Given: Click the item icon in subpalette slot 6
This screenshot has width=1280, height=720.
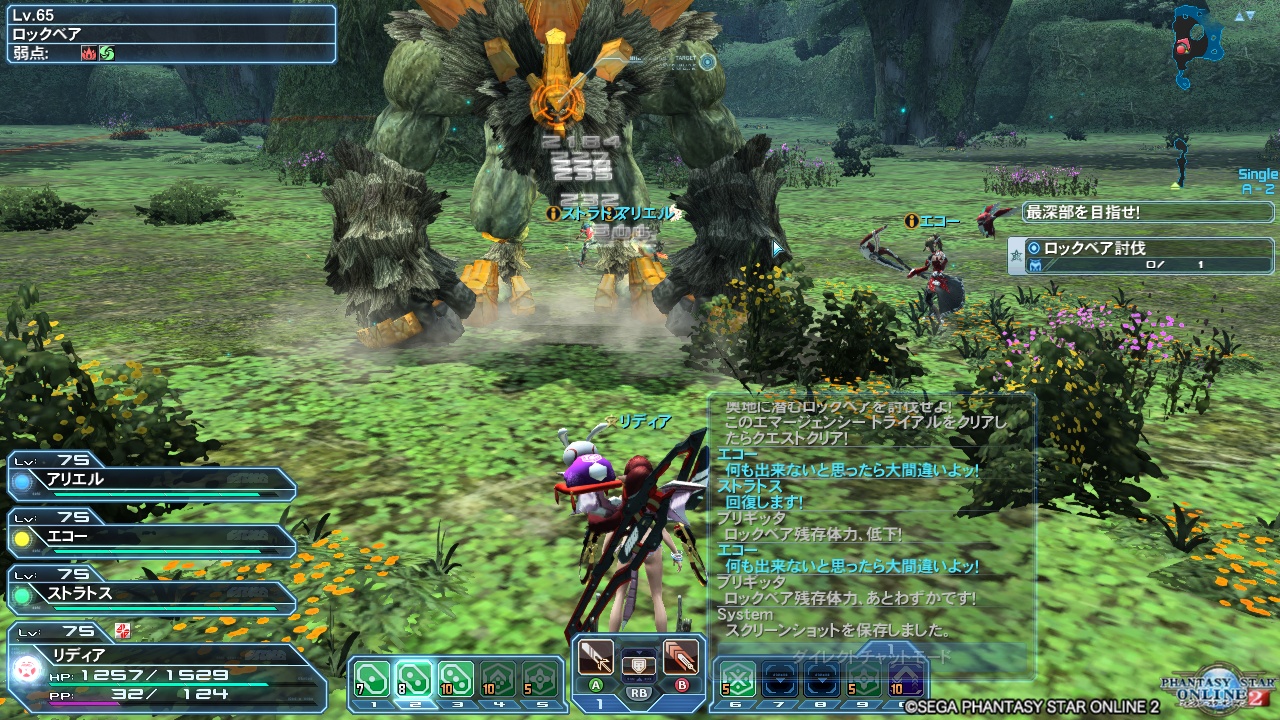Looking at the screenshot, I should point(738,679).
